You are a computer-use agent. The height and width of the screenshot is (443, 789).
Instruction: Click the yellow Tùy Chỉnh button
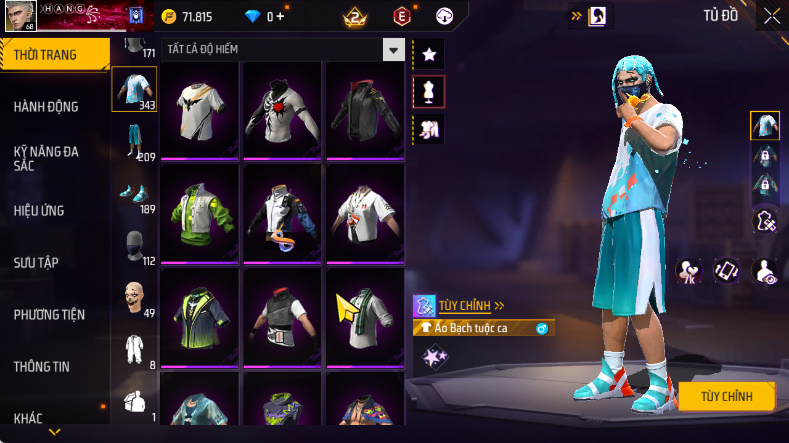click(x=727, y=396)
